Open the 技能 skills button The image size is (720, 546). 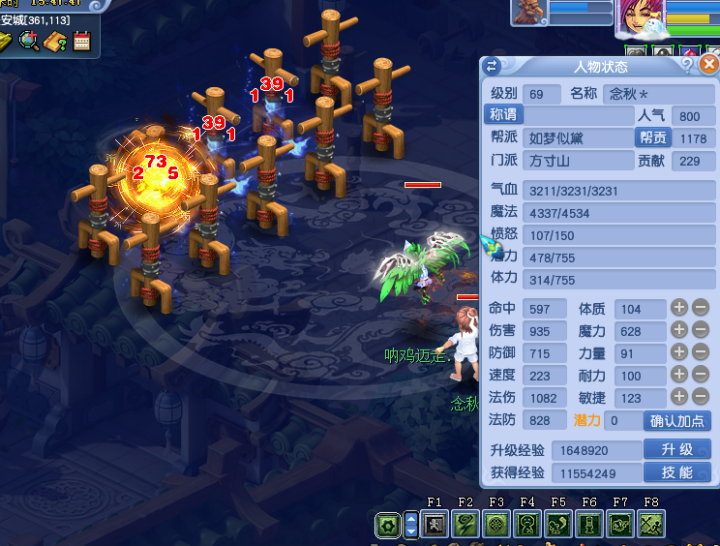click(677, 473)
